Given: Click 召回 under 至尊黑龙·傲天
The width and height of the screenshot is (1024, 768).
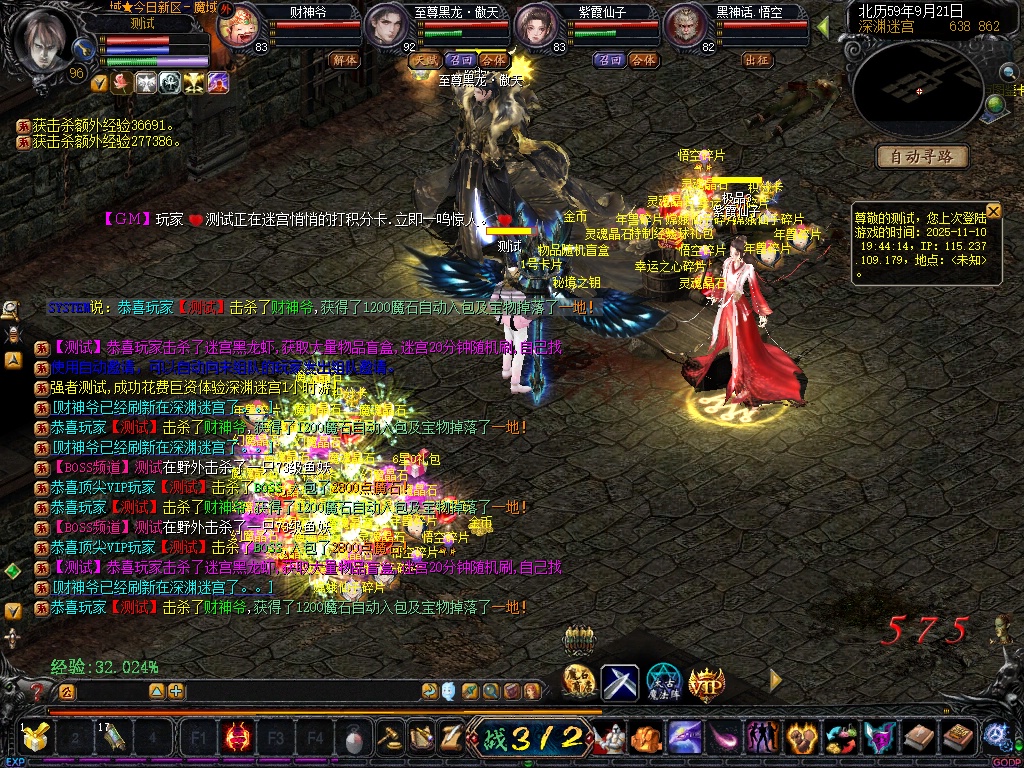Looking at the screenshot, I should (x=461, y=60).
